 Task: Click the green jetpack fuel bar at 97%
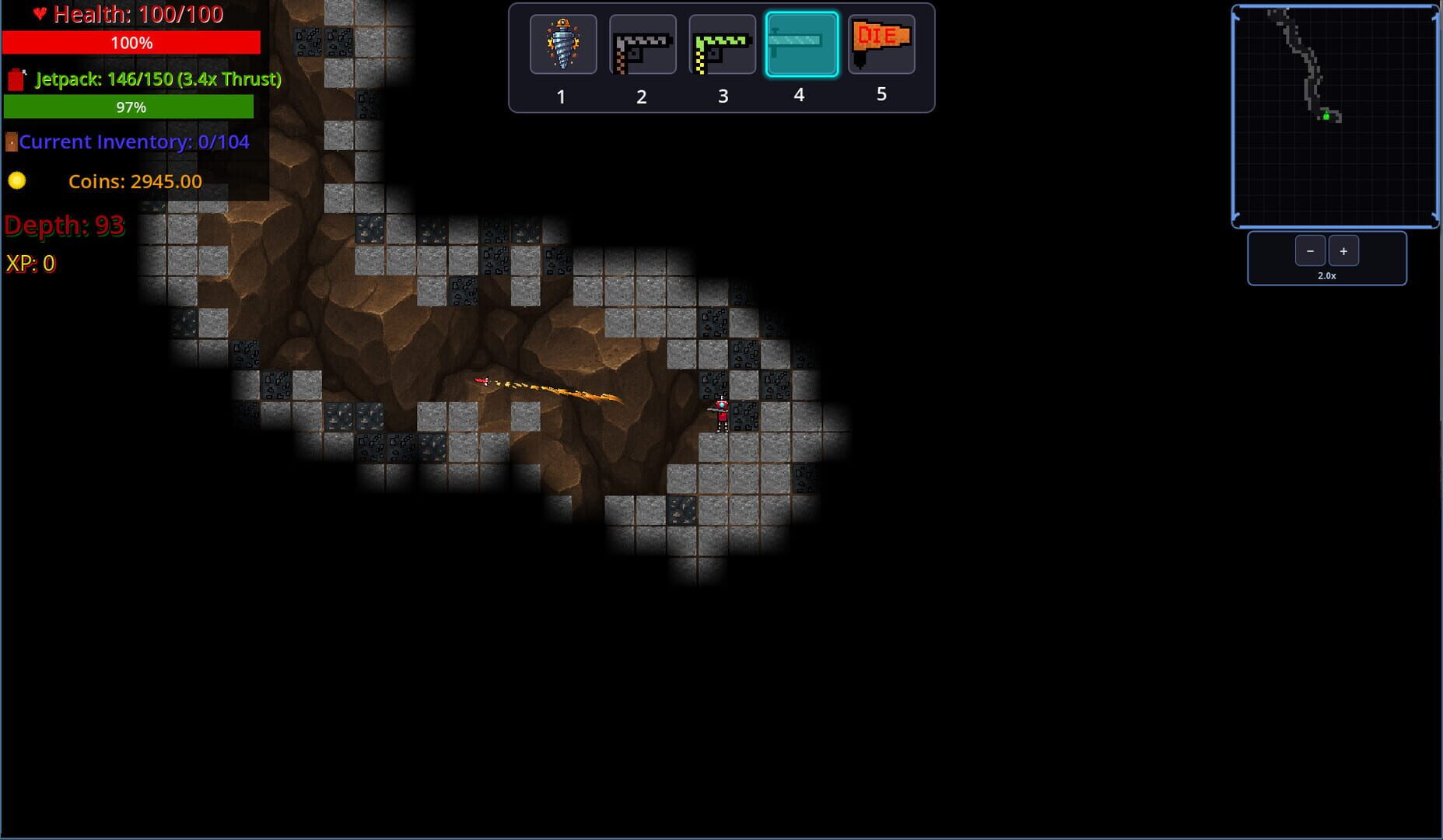pos(129,107)
